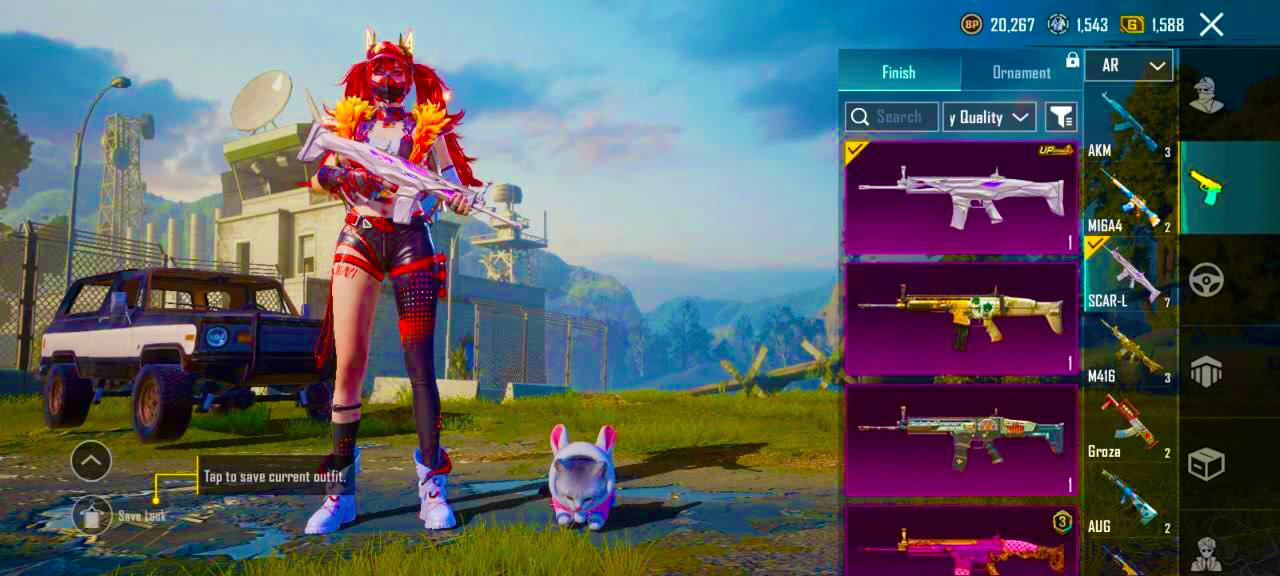The width and height of the screenshot is (1280, 576).
Task: Select the Finish tab
Action: pos(898,72)
